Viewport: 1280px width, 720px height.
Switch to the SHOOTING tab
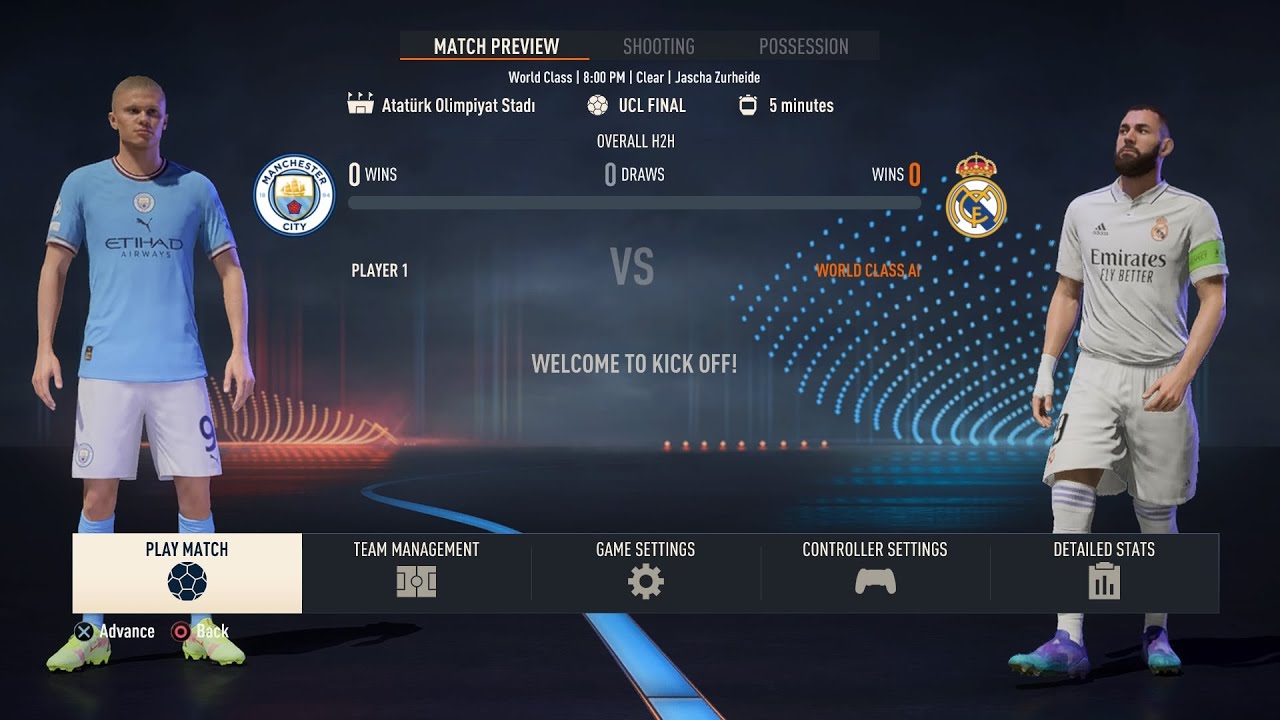click(658, 46)
